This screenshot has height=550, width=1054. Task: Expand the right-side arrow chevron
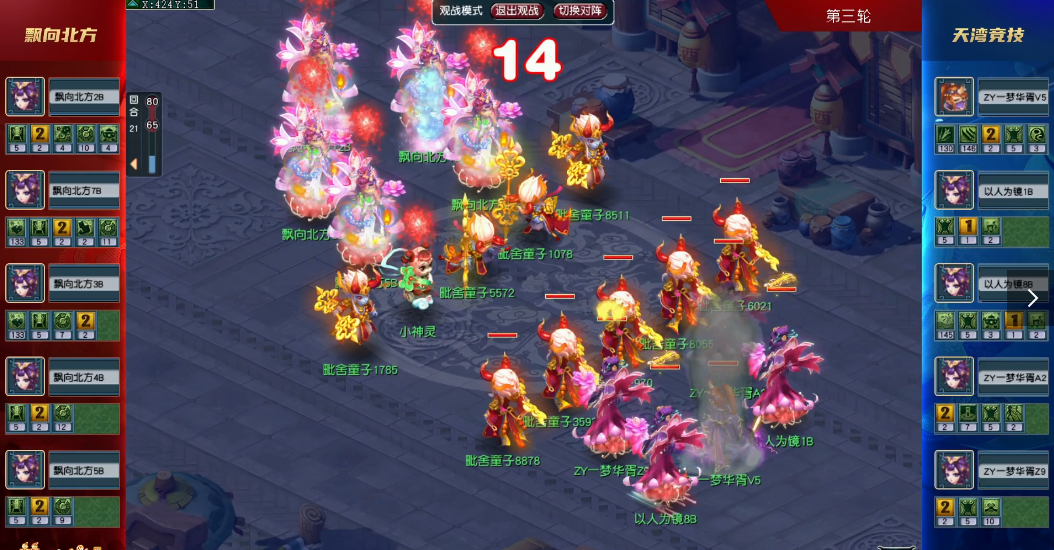pos(1033,298)
